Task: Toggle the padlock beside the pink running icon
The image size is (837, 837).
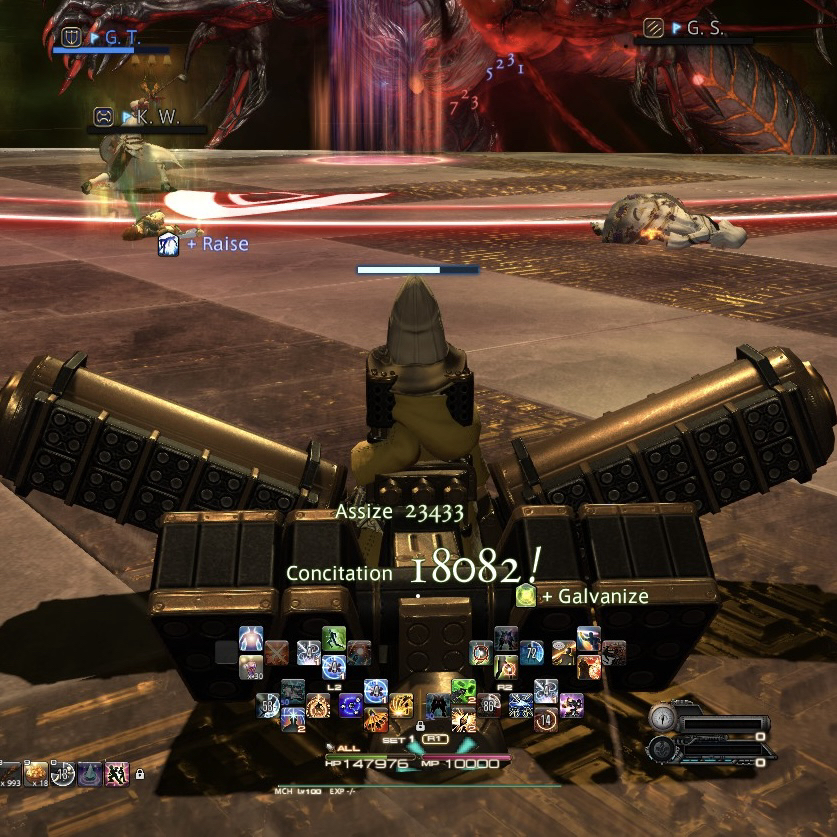Action: tap(139, 774)
